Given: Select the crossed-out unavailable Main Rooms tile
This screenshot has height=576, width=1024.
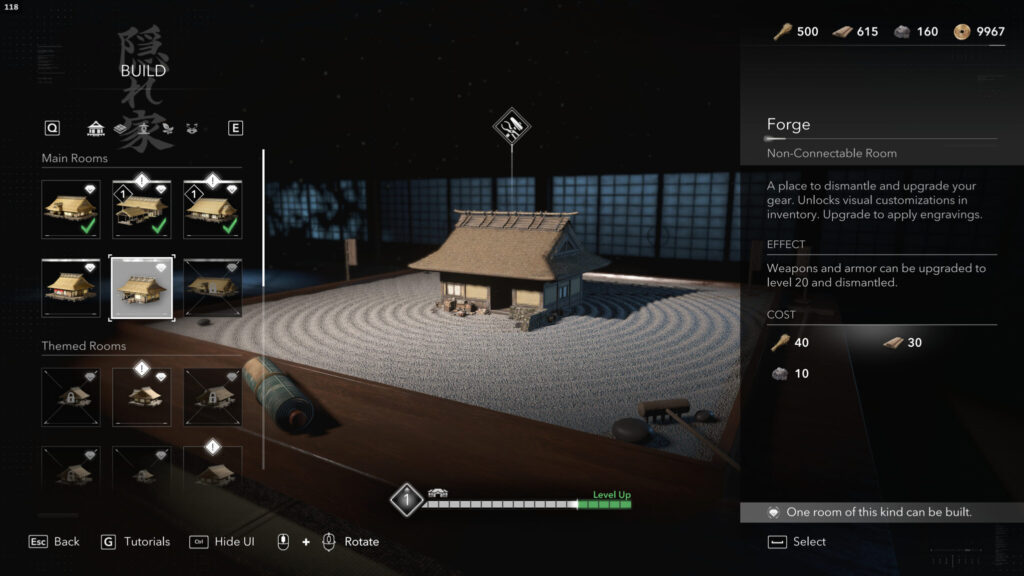Looking at the screenshot, I should [x=212, y=288].
